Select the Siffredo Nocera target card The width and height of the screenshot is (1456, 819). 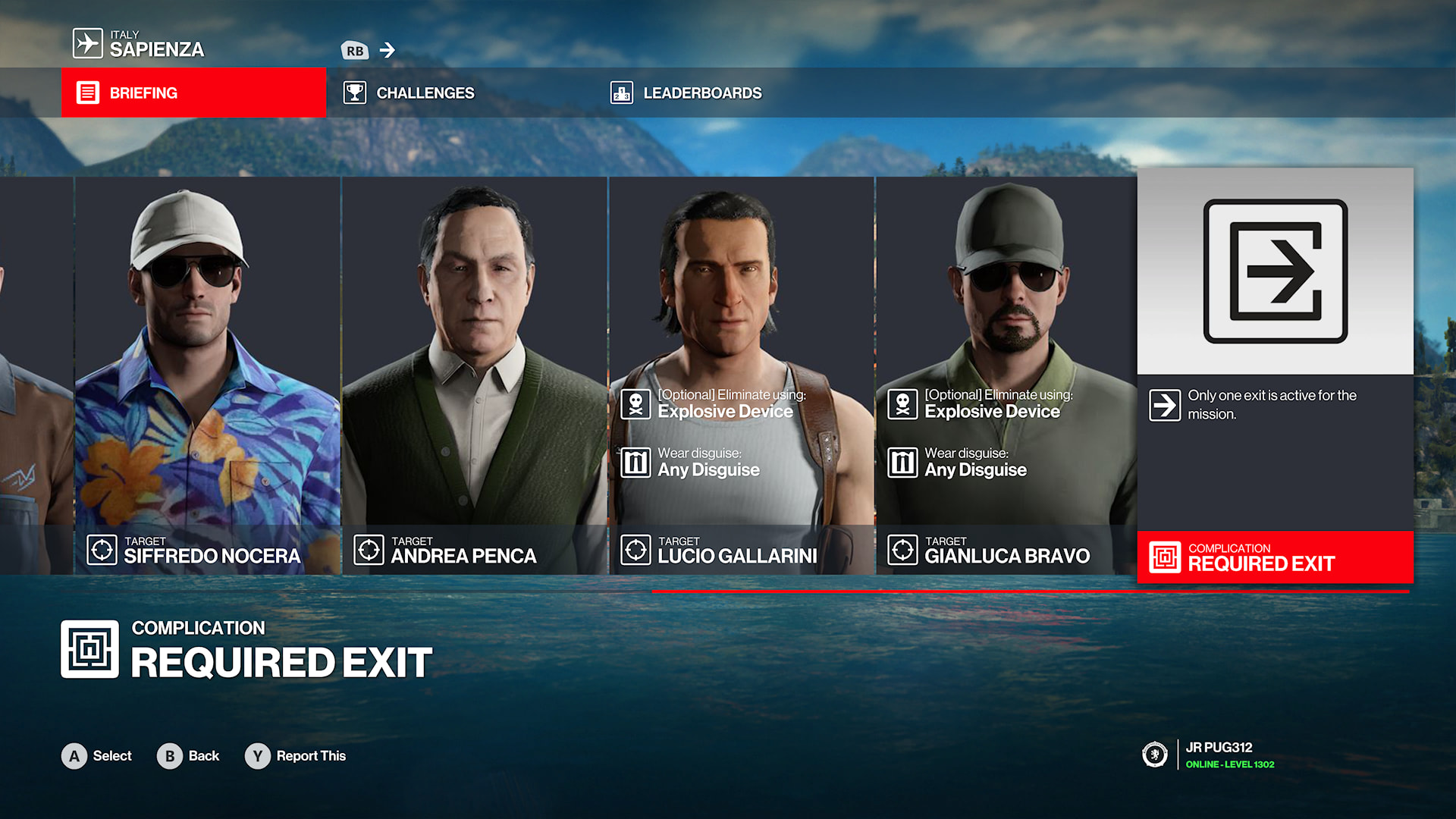[207, 375]
